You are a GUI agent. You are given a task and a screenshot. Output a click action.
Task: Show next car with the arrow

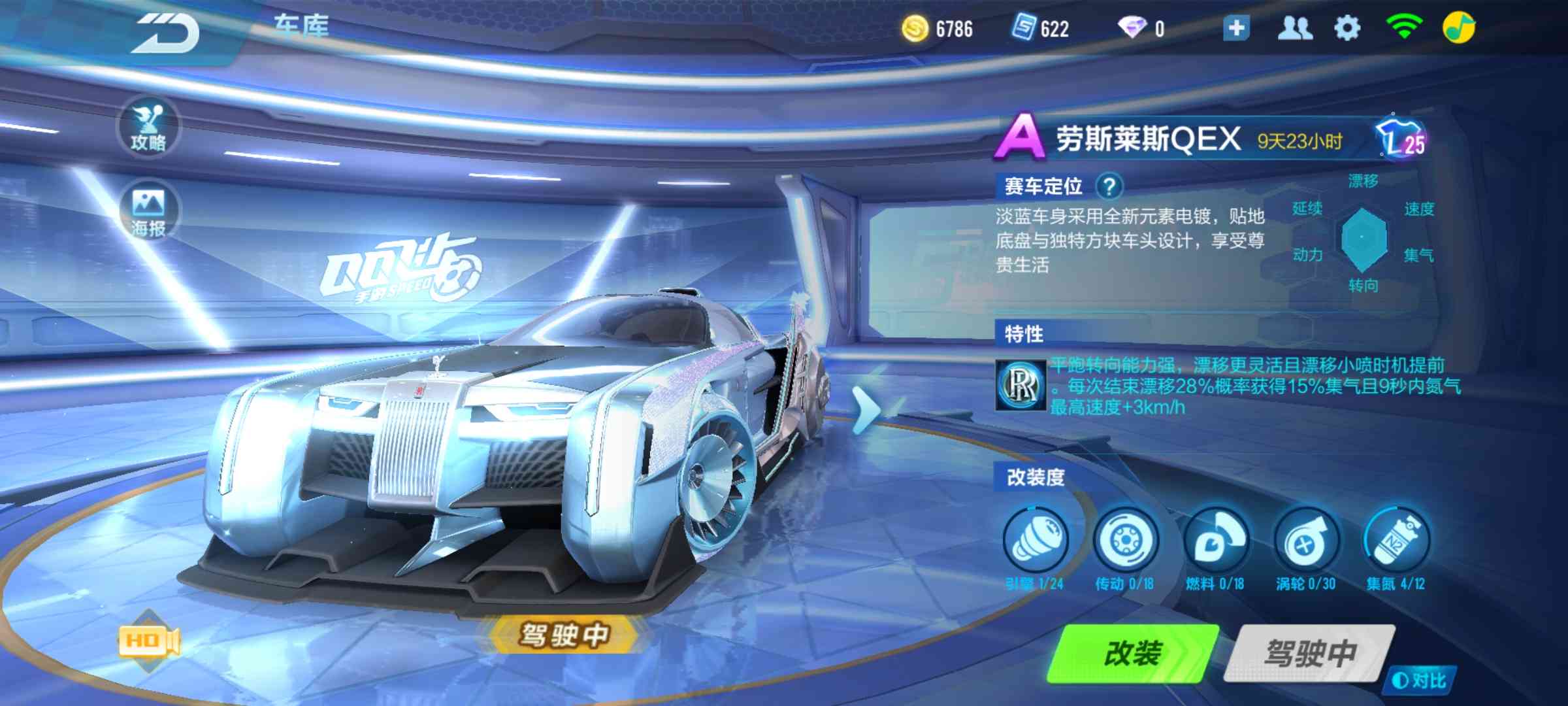coord(867,409)
